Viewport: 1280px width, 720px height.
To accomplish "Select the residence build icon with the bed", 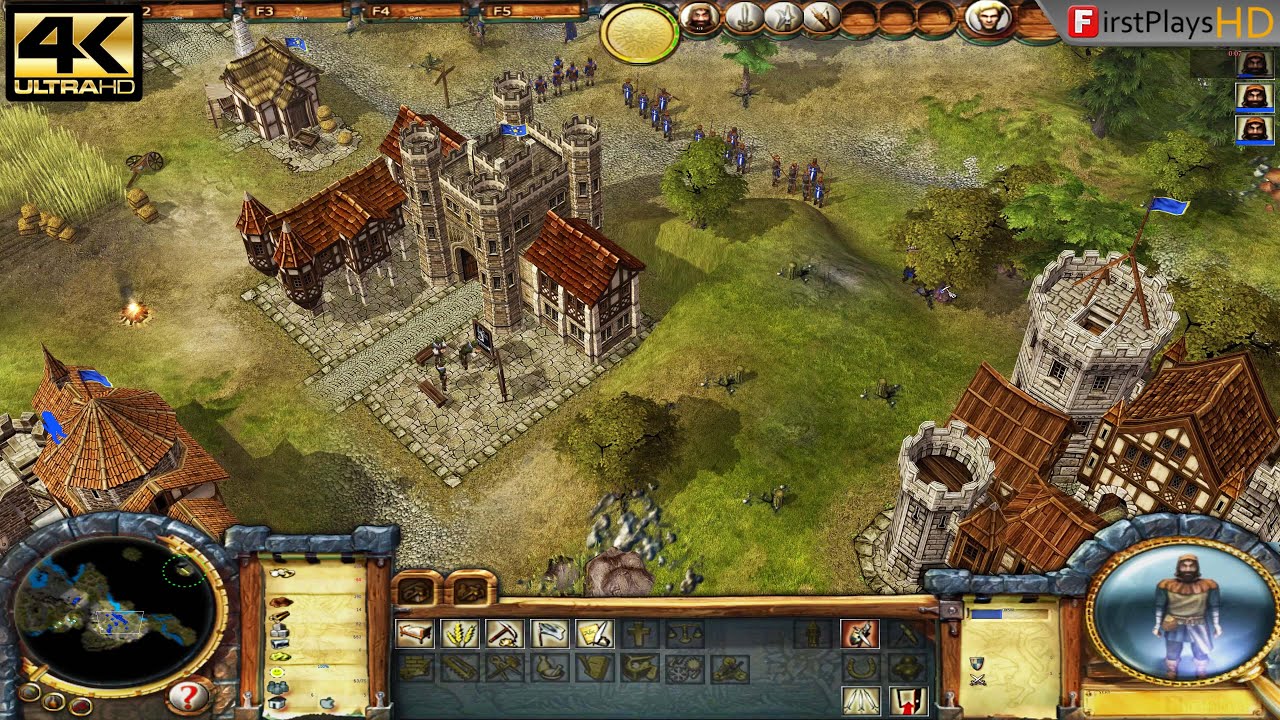I will click(x=414, y=633).
